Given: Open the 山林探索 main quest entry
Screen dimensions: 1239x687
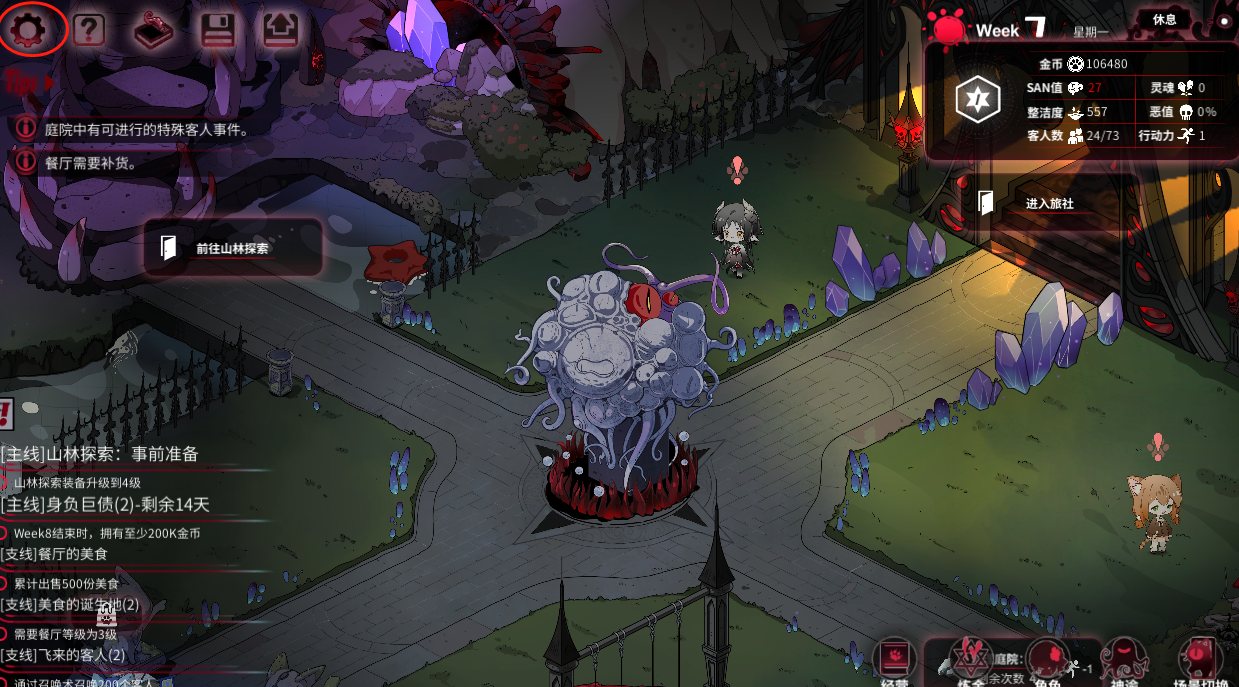Looking at the screenshot, I should pyautogui.click(x=100, y=454).
